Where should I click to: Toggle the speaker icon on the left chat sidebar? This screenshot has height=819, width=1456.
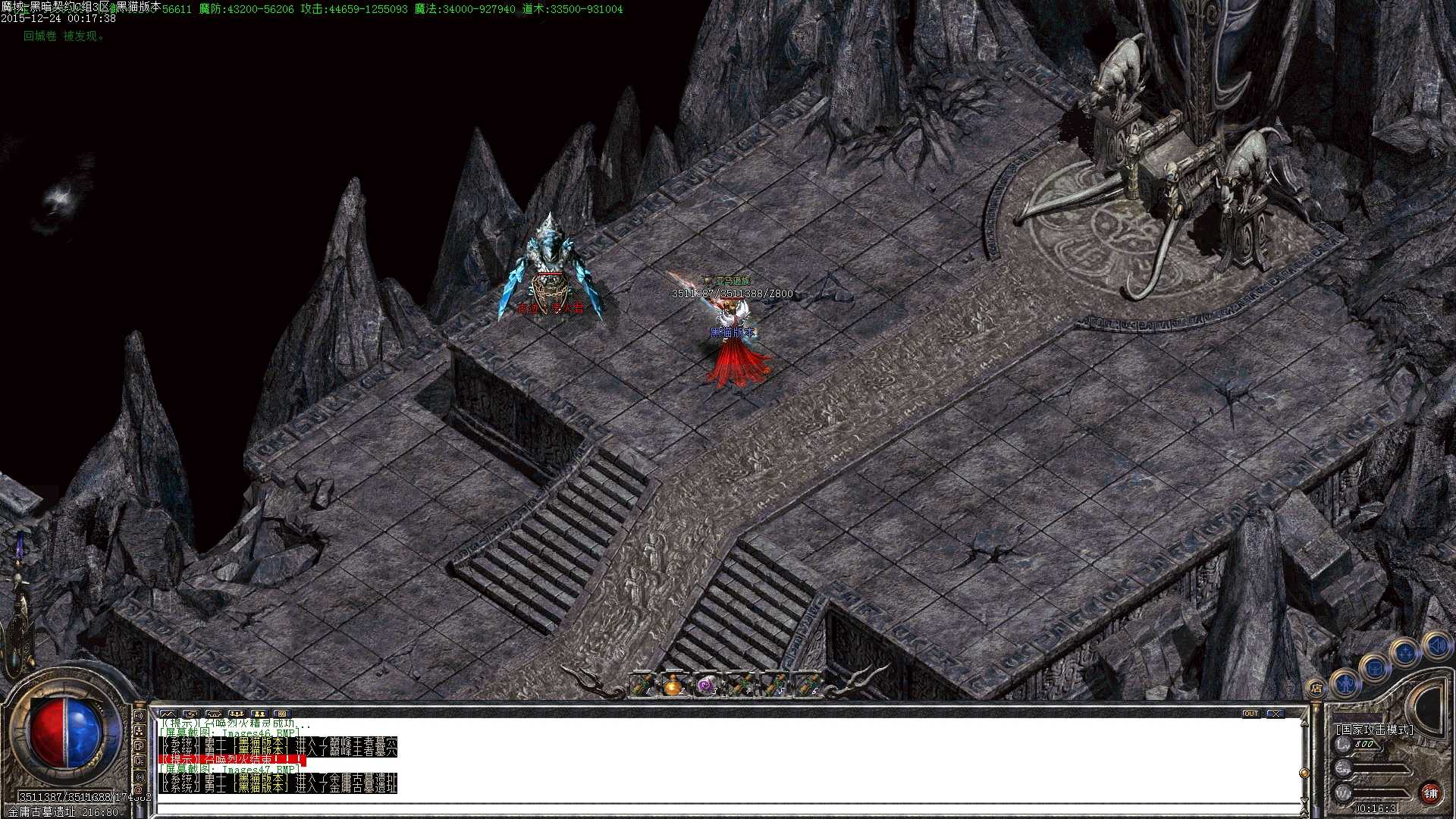coord(140,716)
